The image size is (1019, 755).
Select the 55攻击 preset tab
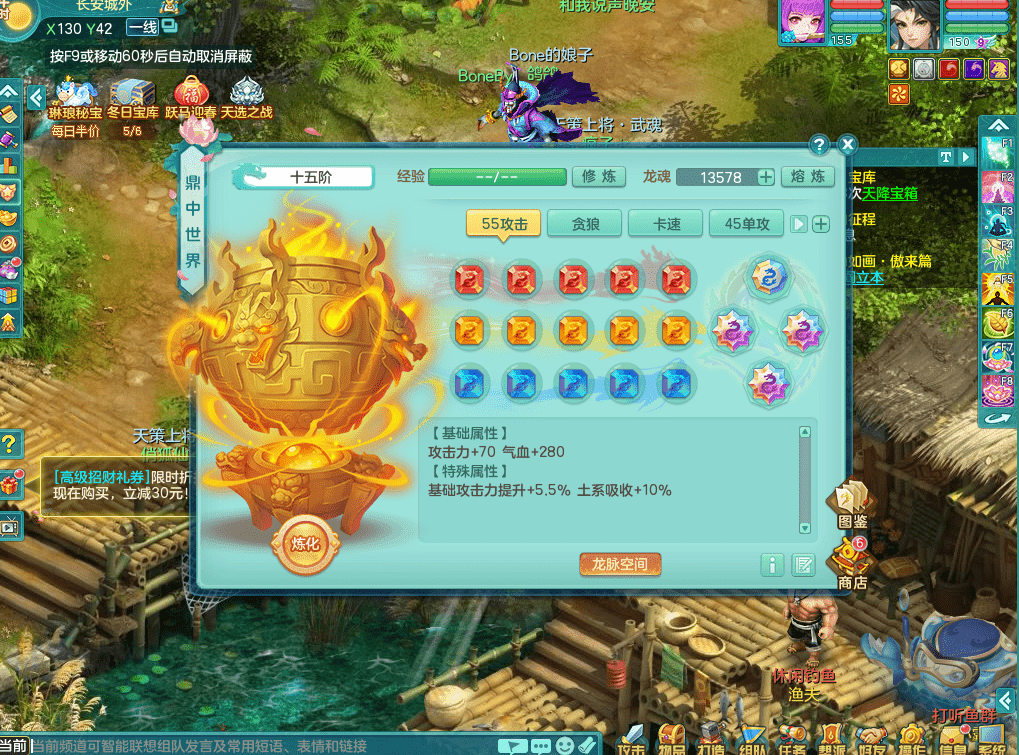[x=504, y=224]
